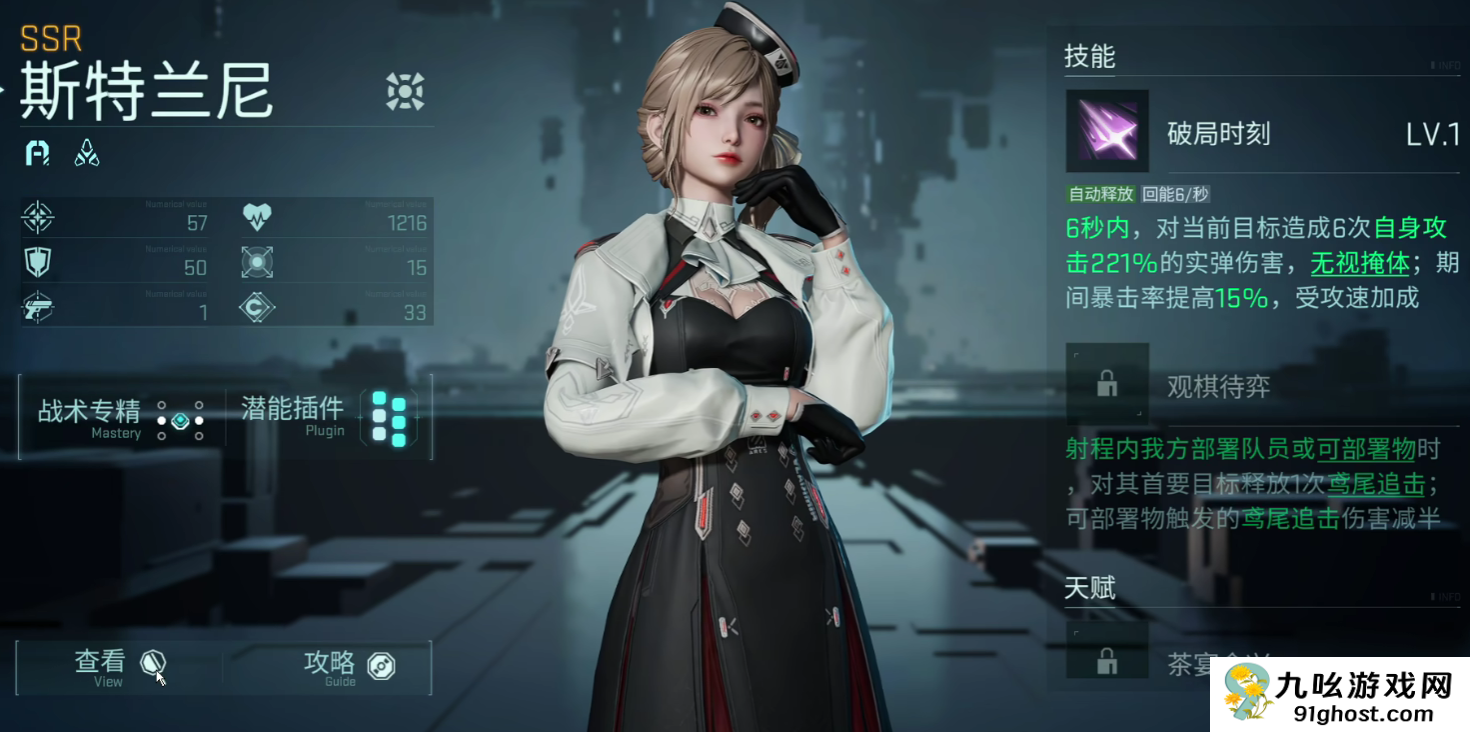Open the 战术专精 Mastery panel
This screenshot has width=1470, height=732.
pyautogui.click(x=120, y=418)
